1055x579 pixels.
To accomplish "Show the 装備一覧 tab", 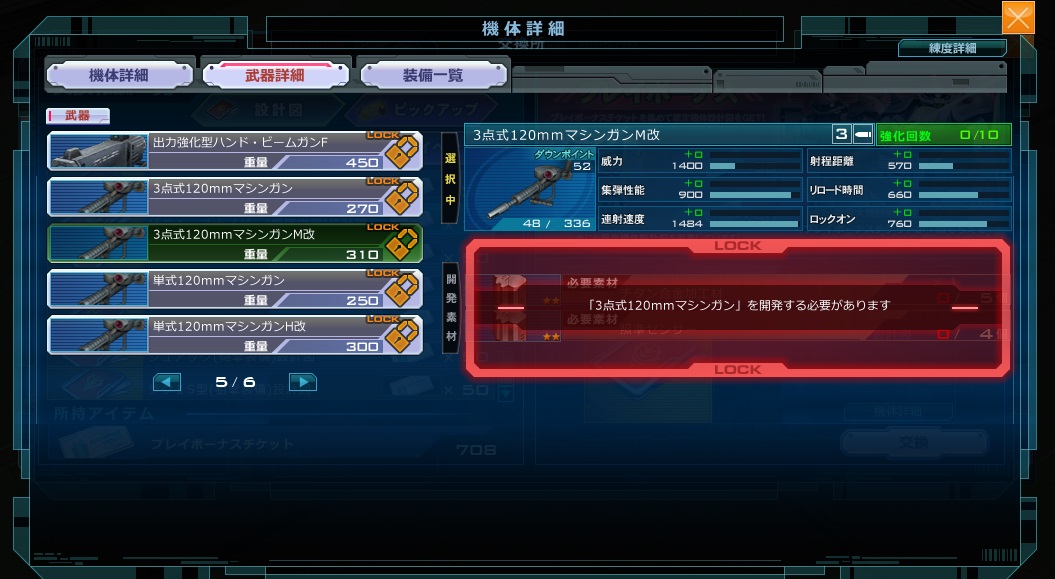I will (x=433, y=75).
